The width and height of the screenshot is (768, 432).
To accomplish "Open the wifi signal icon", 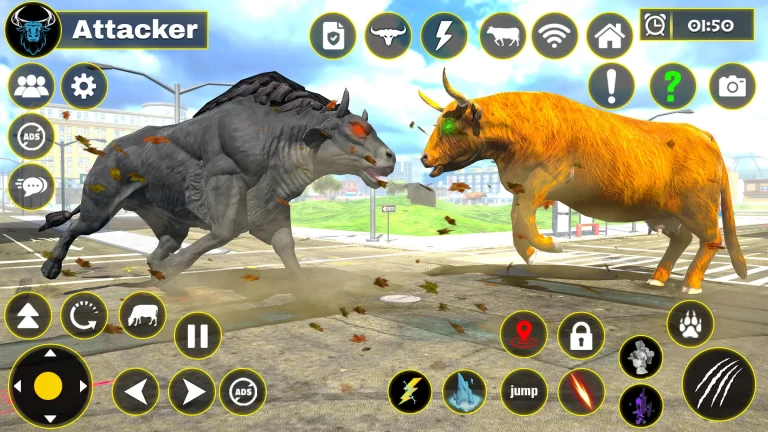I will coord(554,36).
